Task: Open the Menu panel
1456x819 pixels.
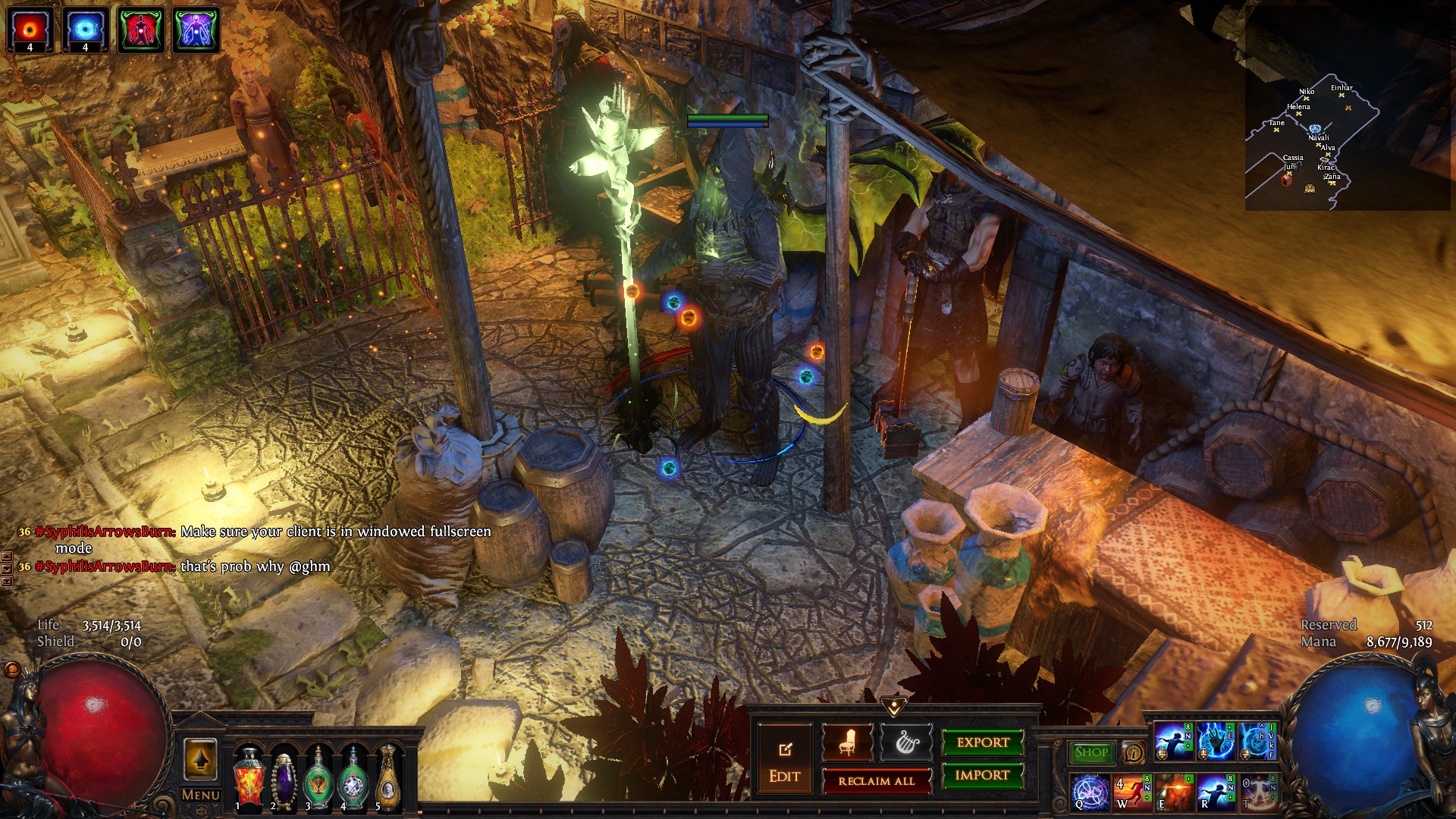Action: click(x=201, y=795)
